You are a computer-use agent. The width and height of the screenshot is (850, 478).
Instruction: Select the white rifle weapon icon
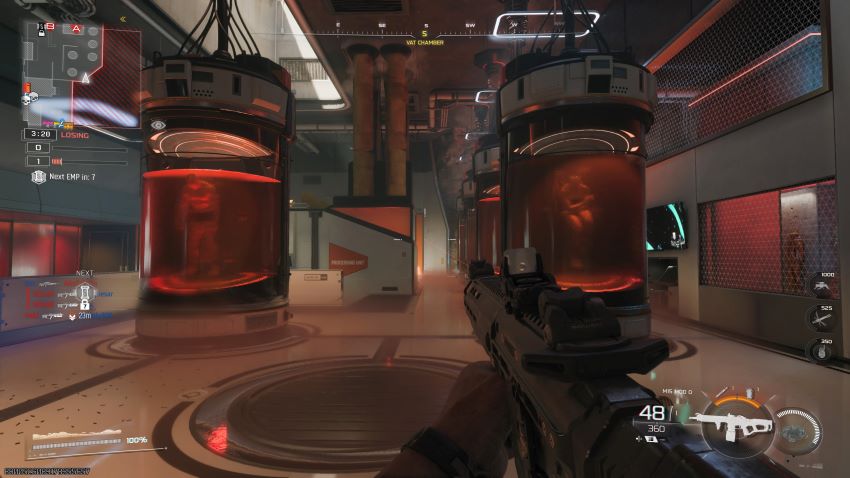click(733, 422)
